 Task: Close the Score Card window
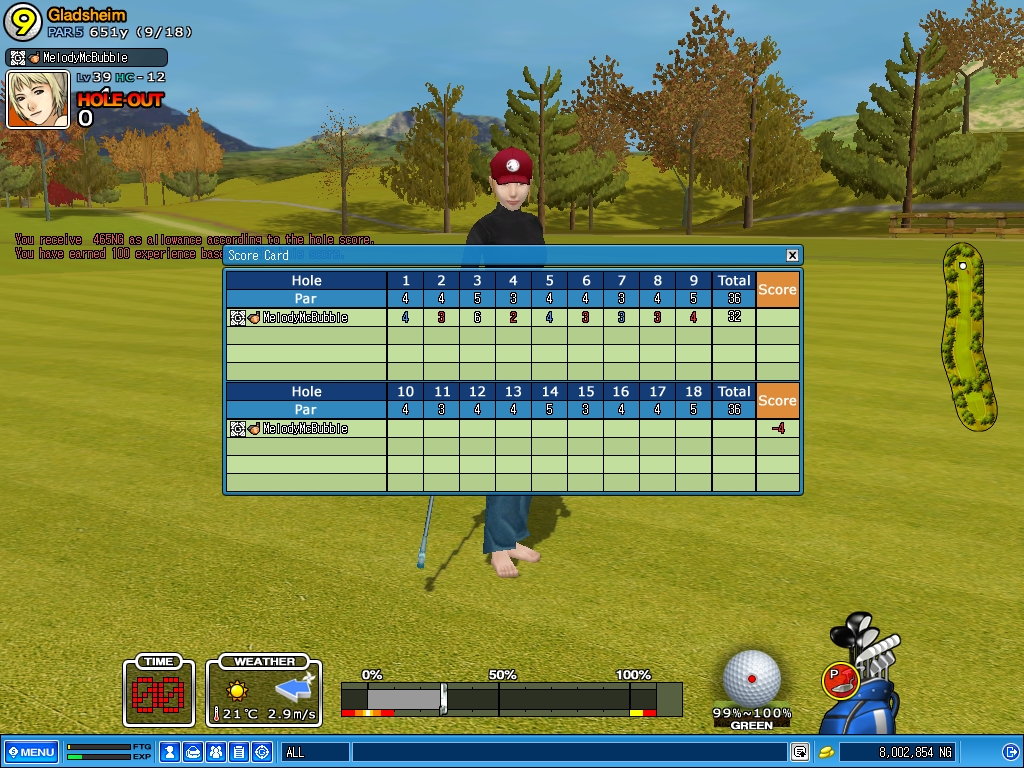(x=792, y=255)
